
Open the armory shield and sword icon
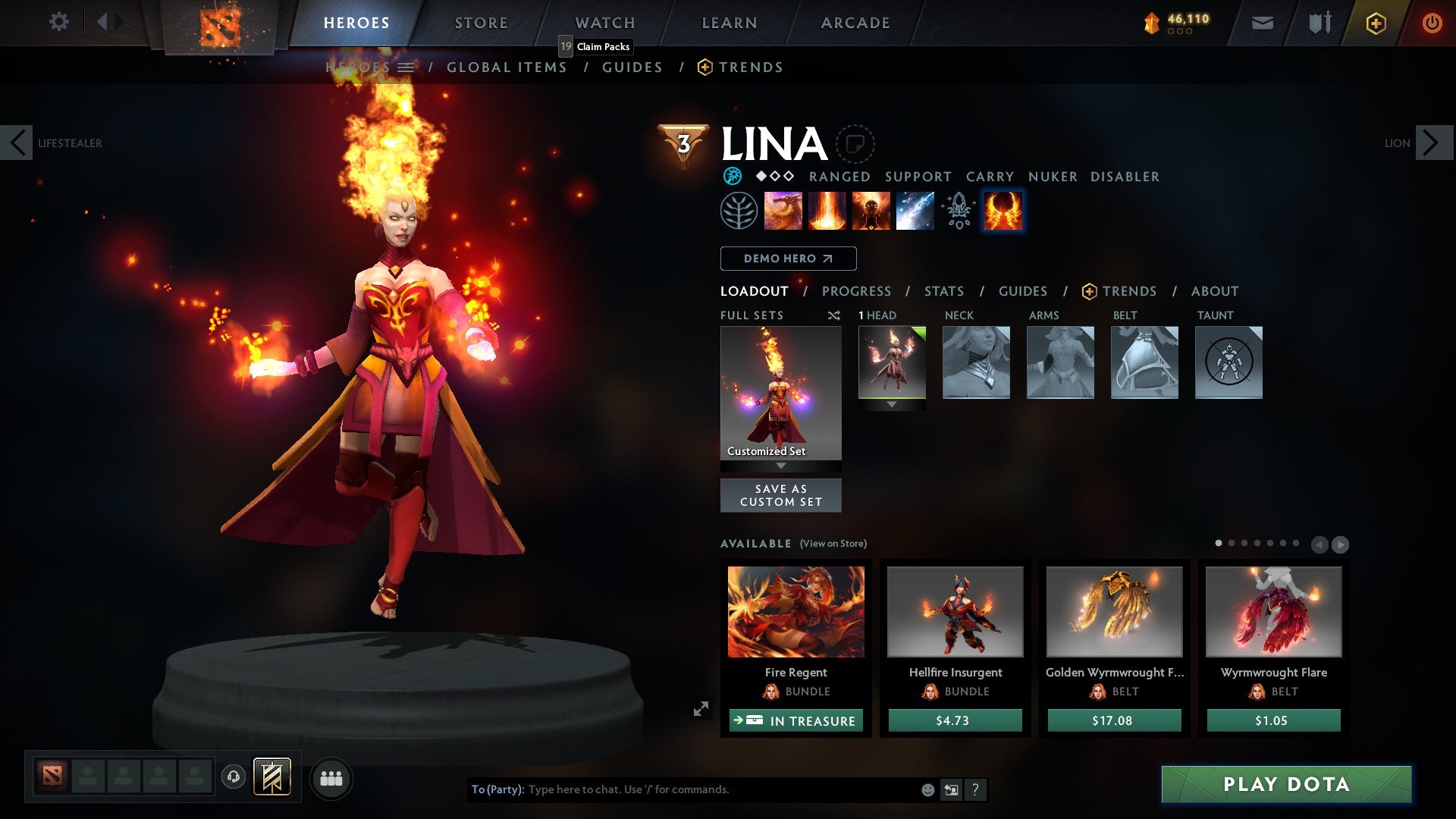[x=1319, y=23]
